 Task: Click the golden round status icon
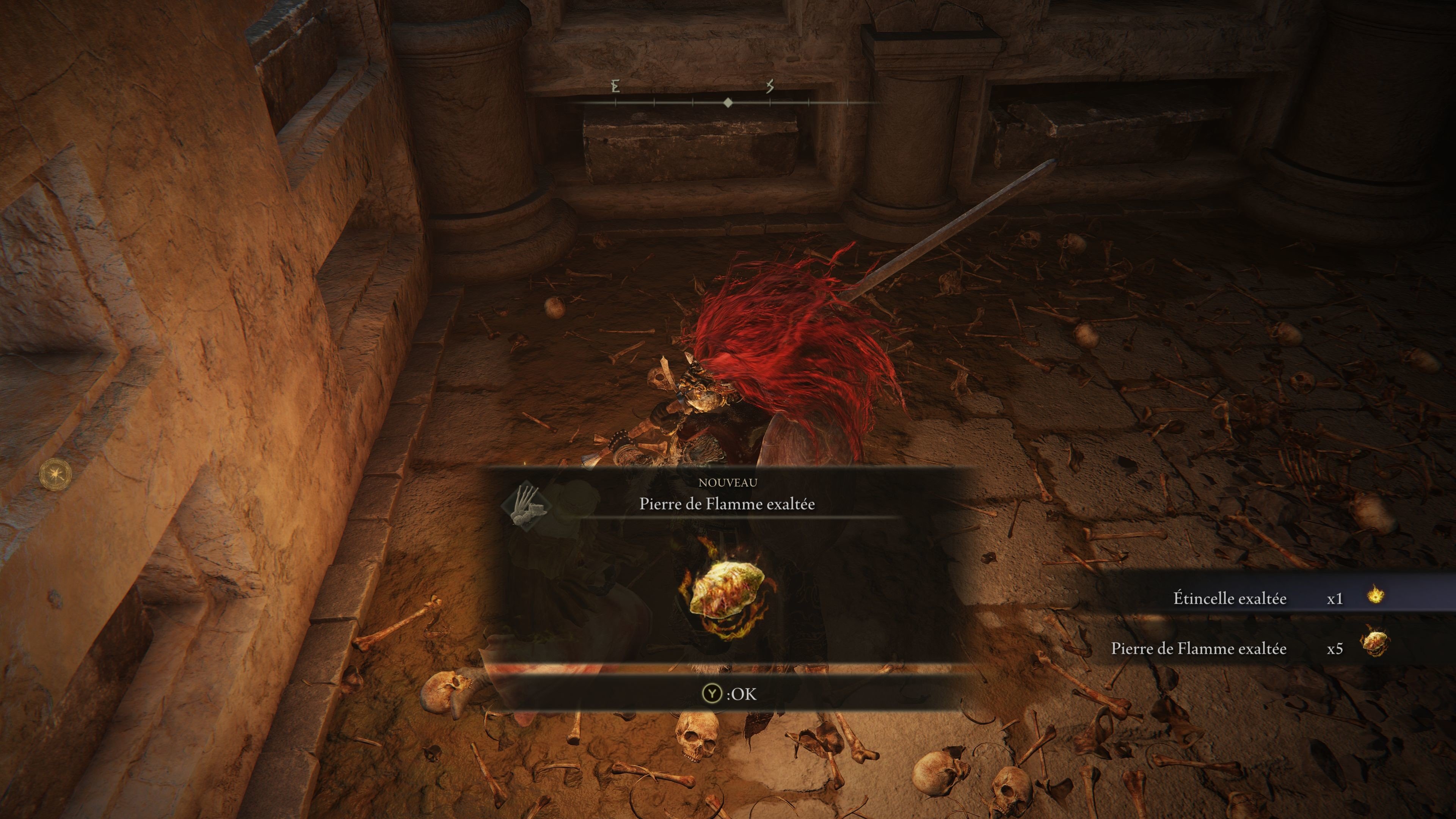pyautogui.click(x=56, y=474)
